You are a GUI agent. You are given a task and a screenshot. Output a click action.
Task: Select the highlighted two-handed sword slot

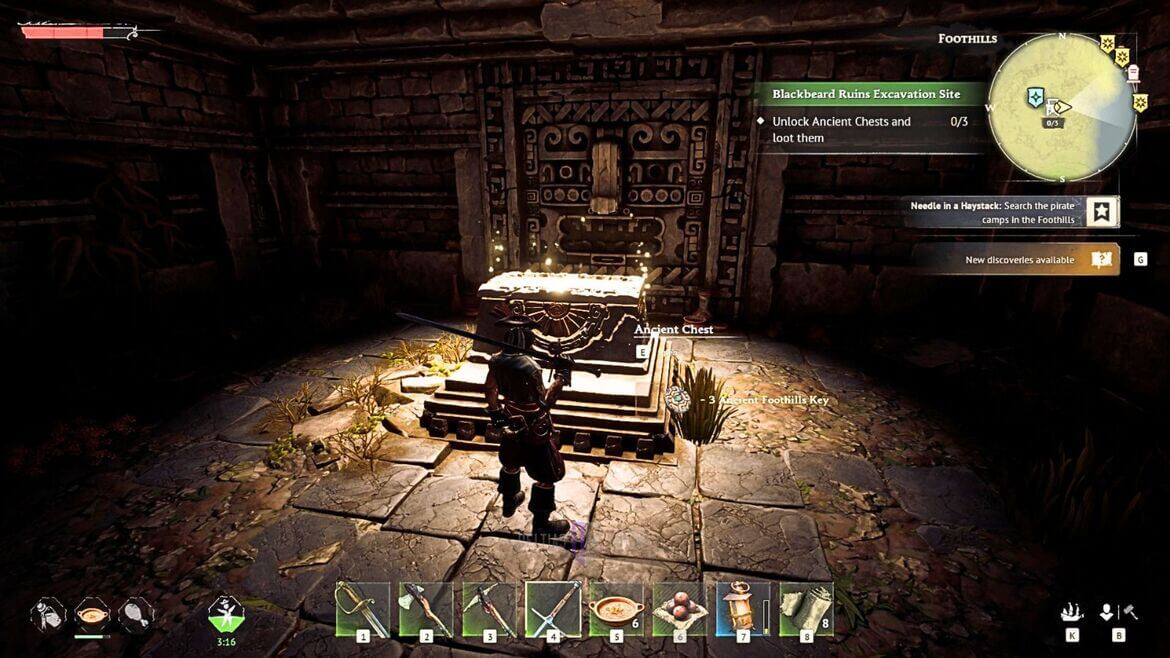[553, 609]
